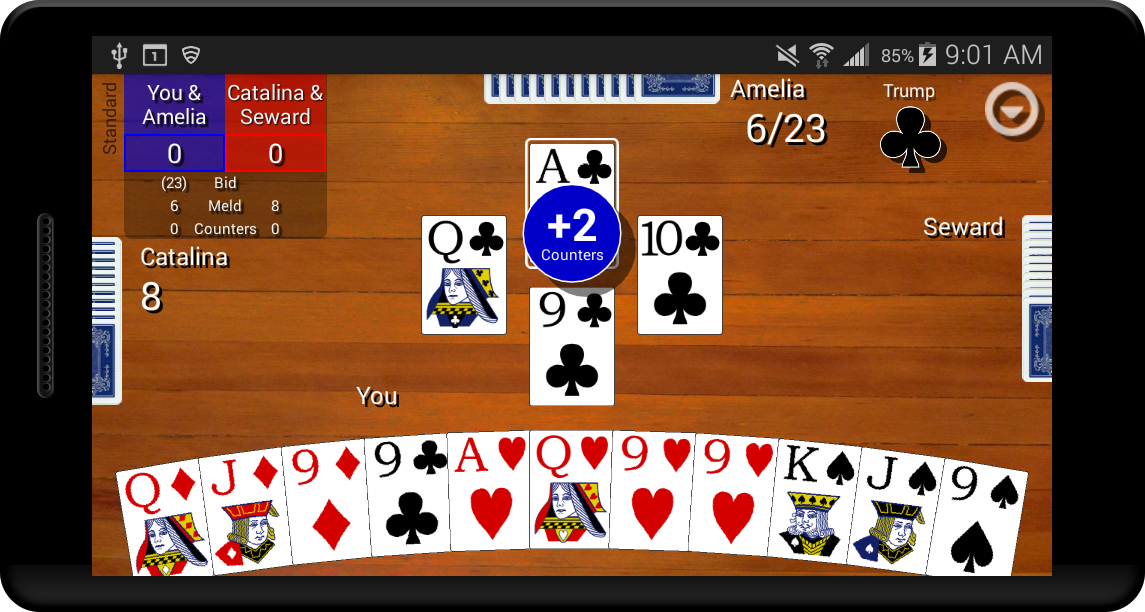
Task: Select the Queen of Hearts card
Action: [569, 492]
